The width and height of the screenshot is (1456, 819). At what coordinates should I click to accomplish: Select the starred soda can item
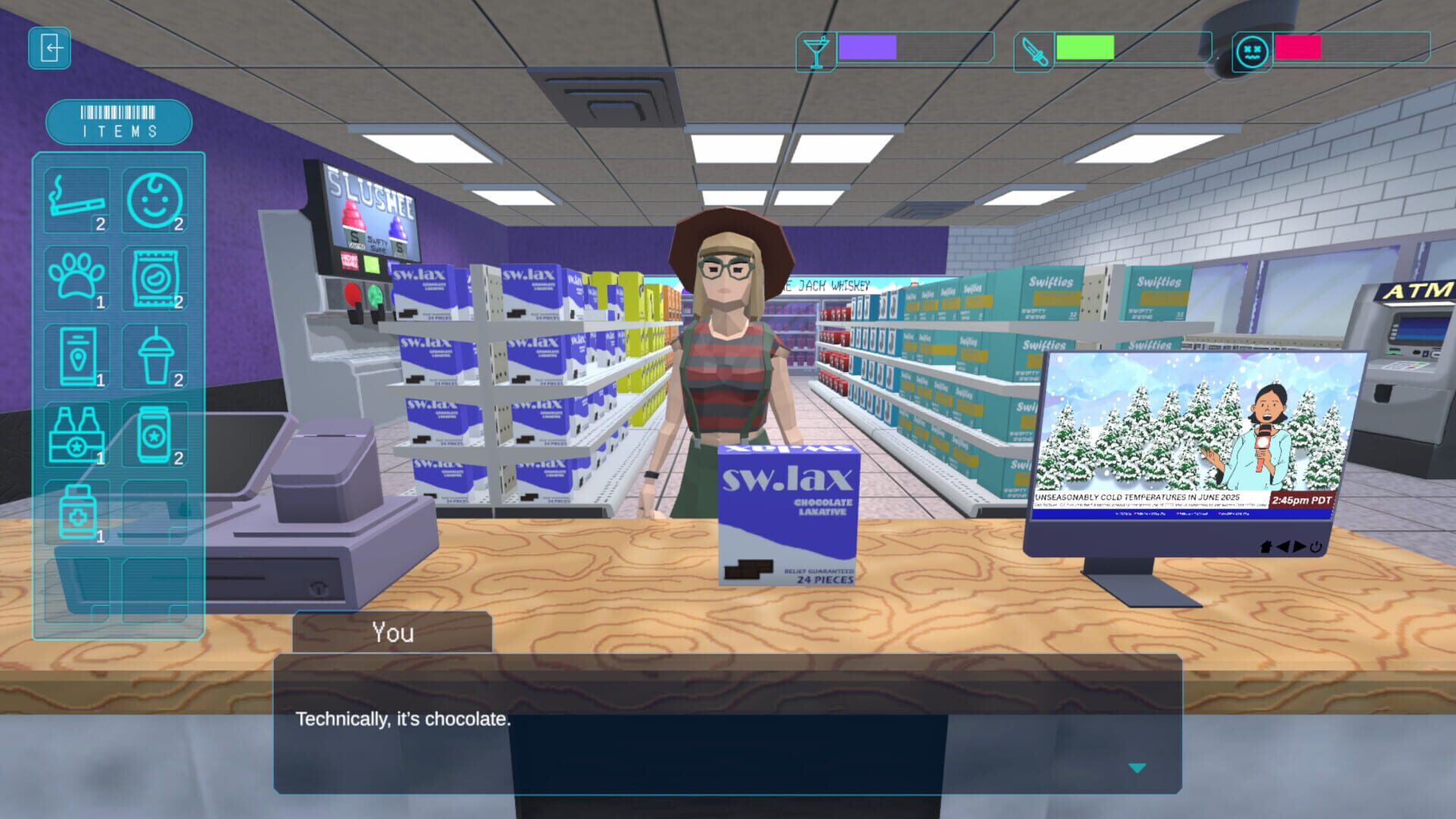(x=155, y=435)
